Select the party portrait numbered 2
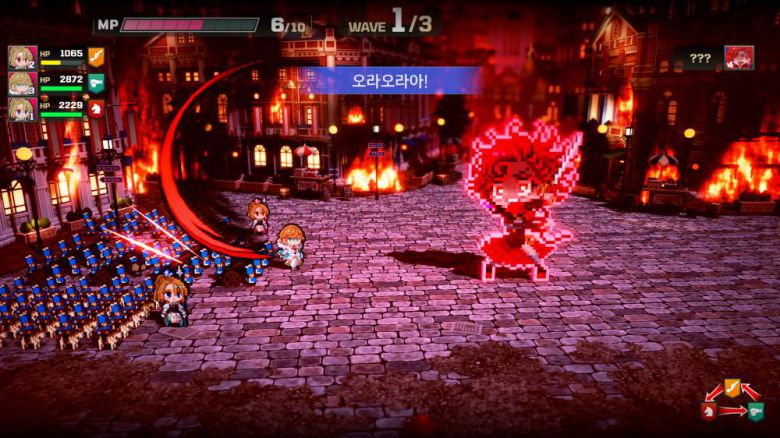The image size is (780, 438). tap(22, 58)
